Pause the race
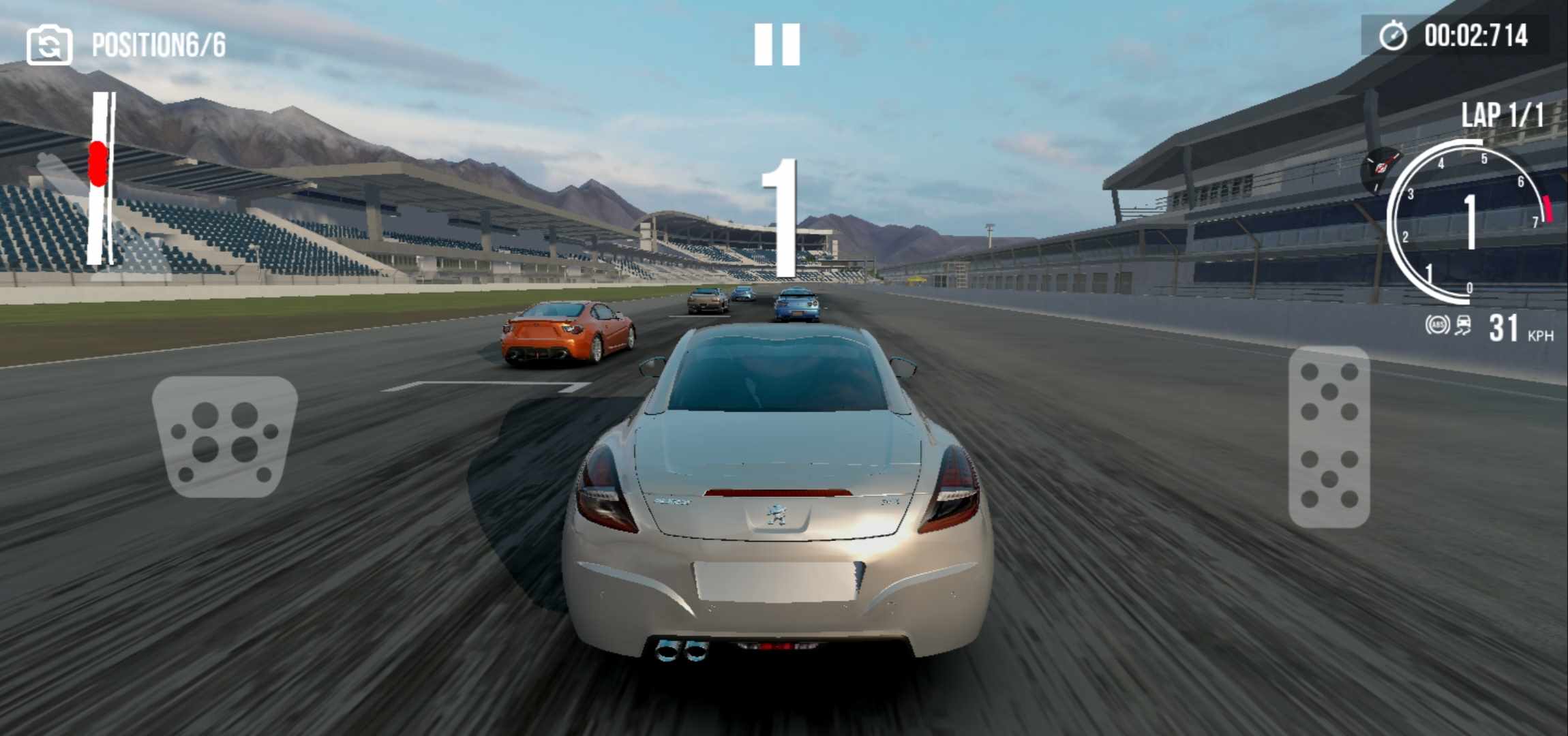 click(x=777, y=45)
